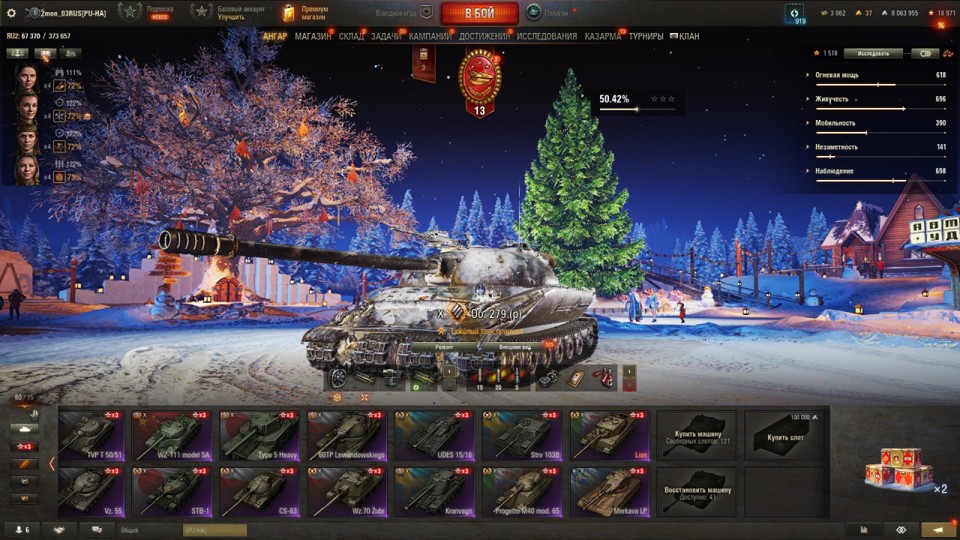
Task: Open the ТУРНИРЫ tab
Action: (646, 37)
